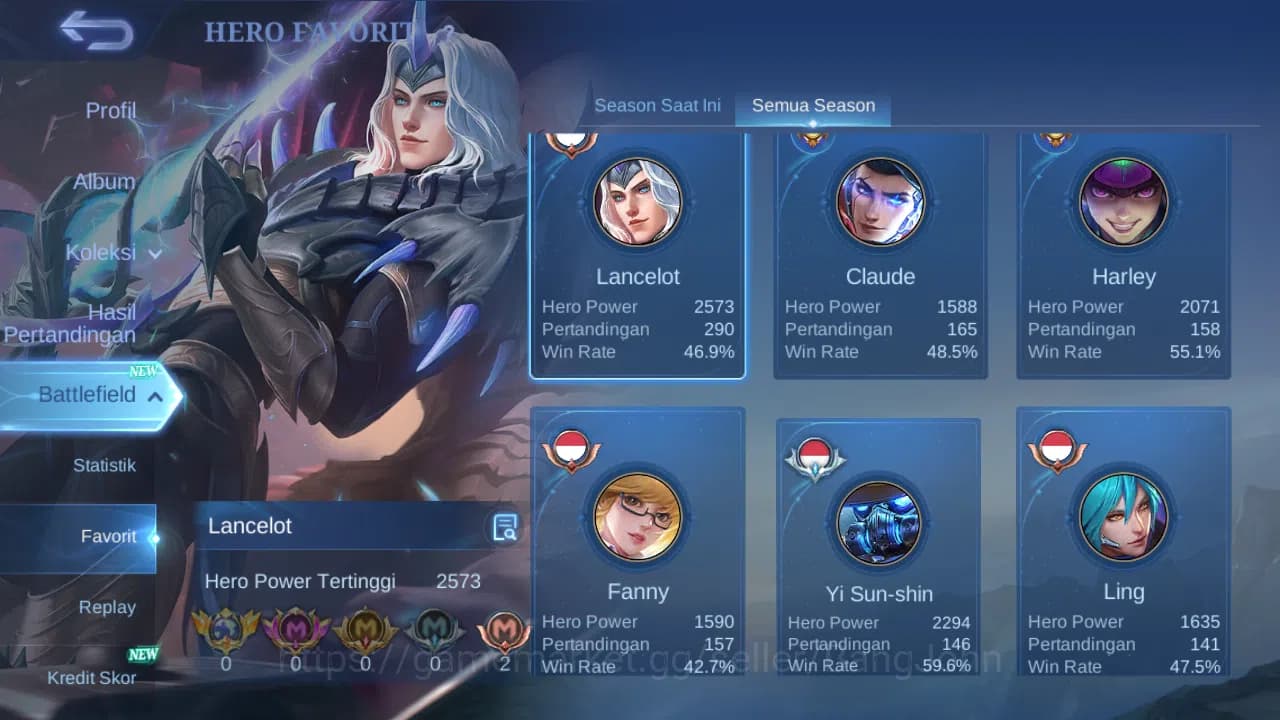Open hero detail search beside Lancelot name
The image size is (1280, 720).
pos(505,525)
